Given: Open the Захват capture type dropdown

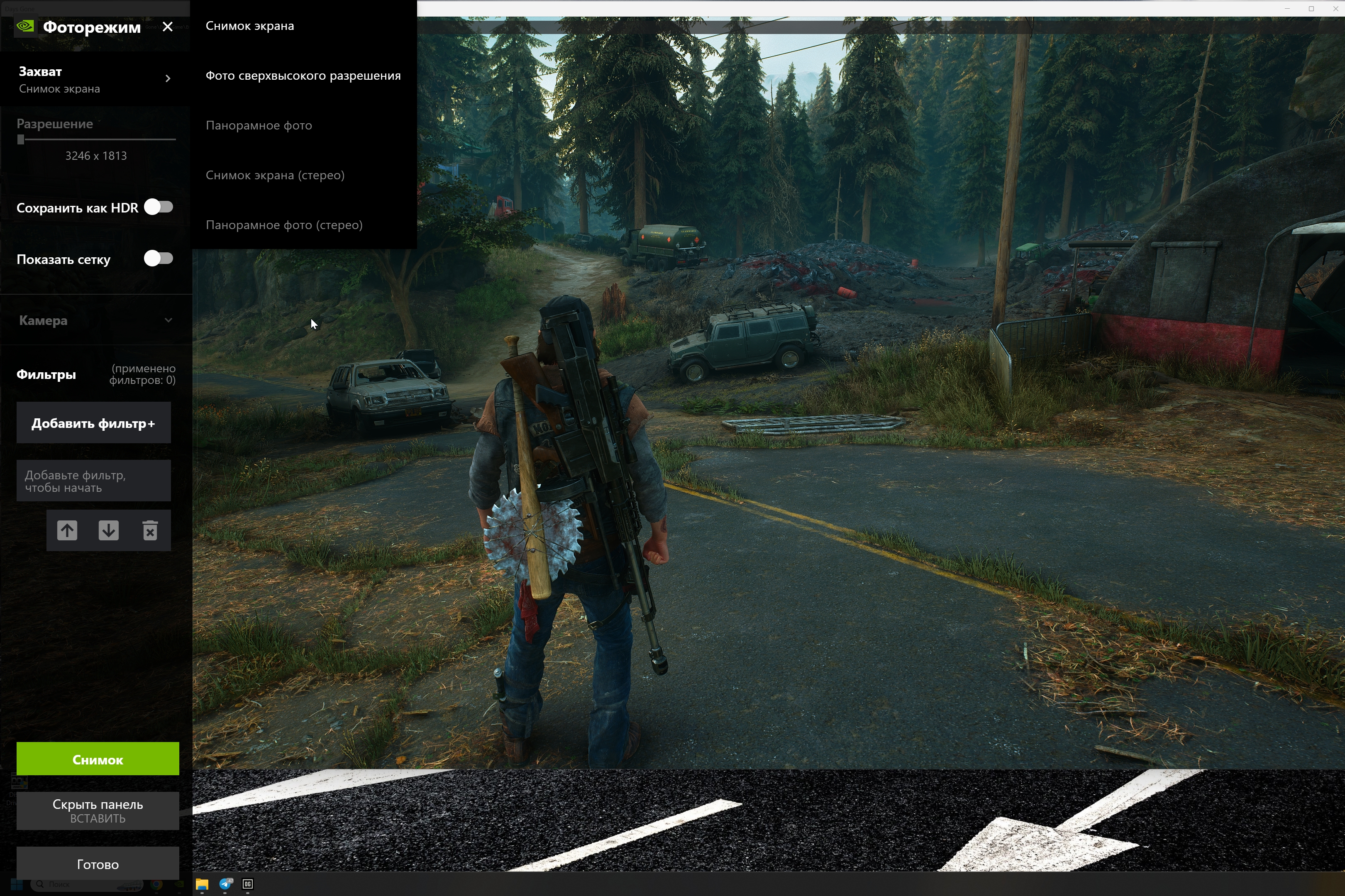Looking at the screenshot, I should pos(95,79).
